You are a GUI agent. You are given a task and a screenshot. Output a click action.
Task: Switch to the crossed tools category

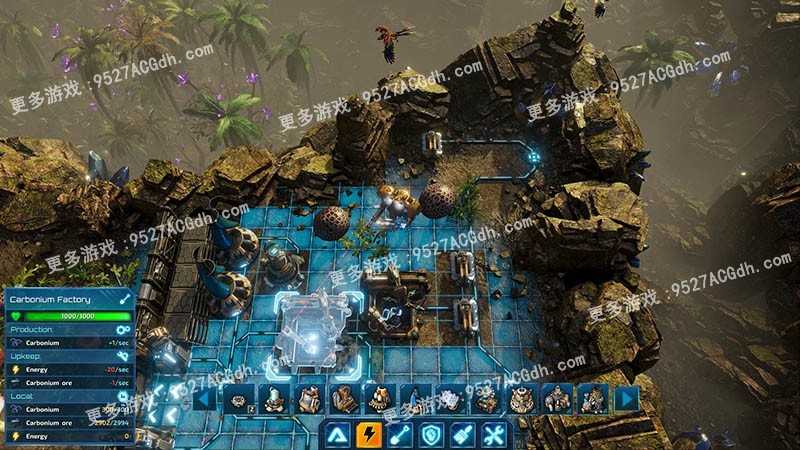tap(493, 435)
